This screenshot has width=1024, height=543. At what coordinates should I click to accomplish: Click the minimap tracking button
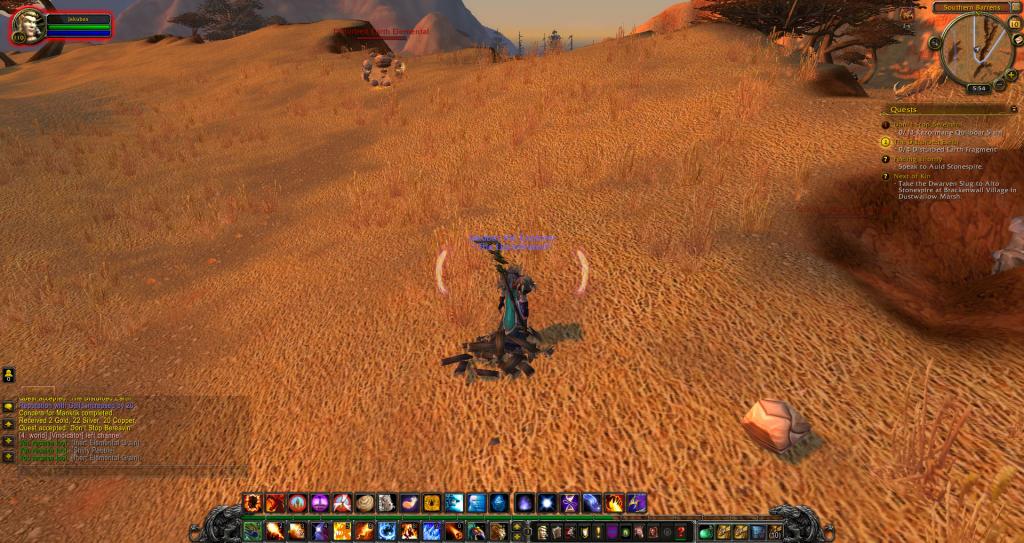[935, 43]
